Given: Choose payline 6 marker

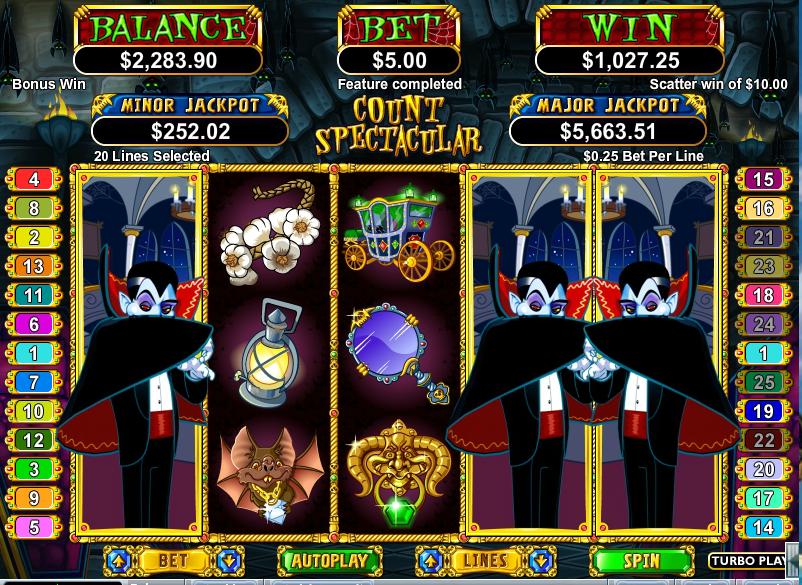Looking at the screenshot, I should pyautogui.click(x=35, y=325).
